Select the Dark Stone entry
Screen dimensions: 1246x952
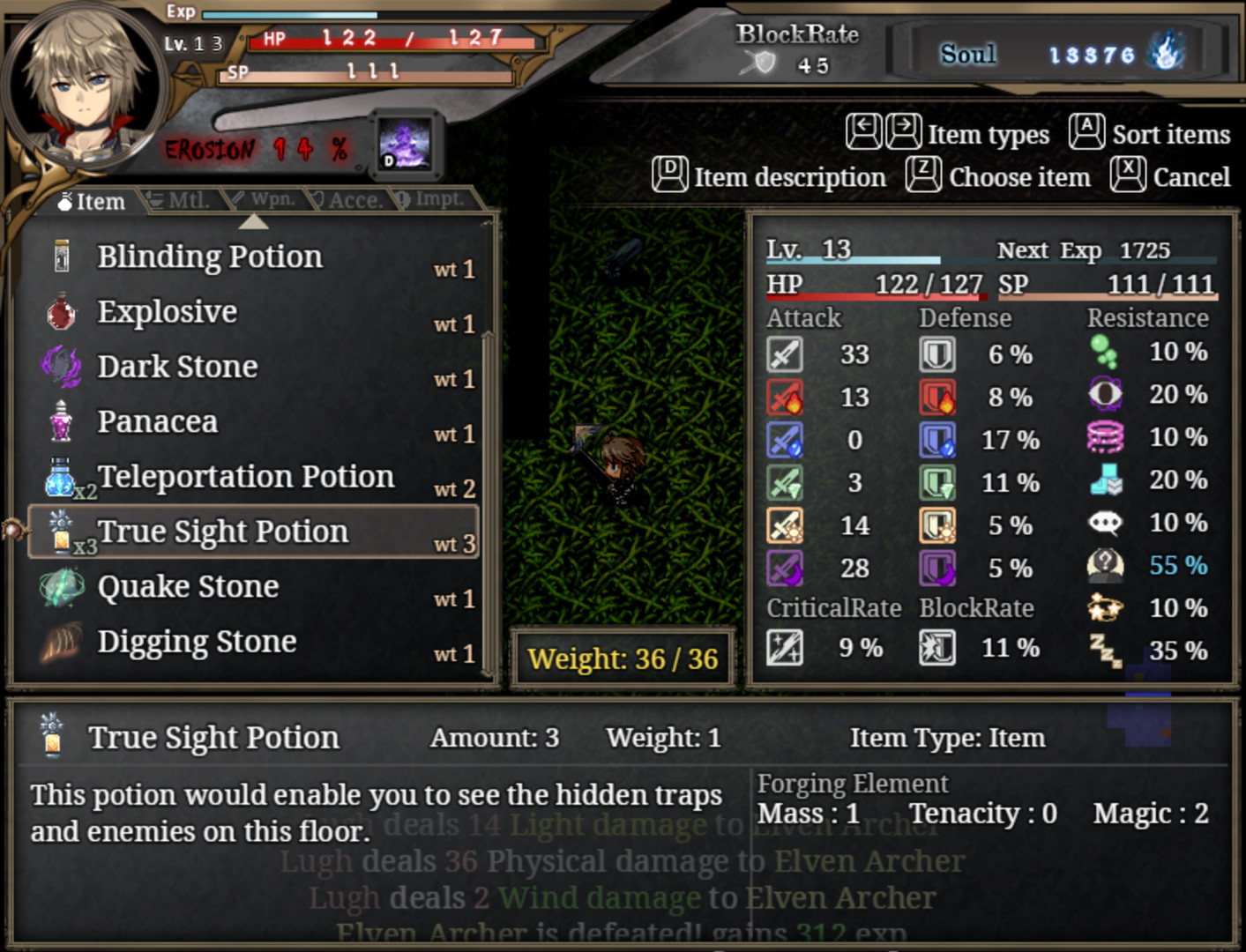(x=177, y=367)
